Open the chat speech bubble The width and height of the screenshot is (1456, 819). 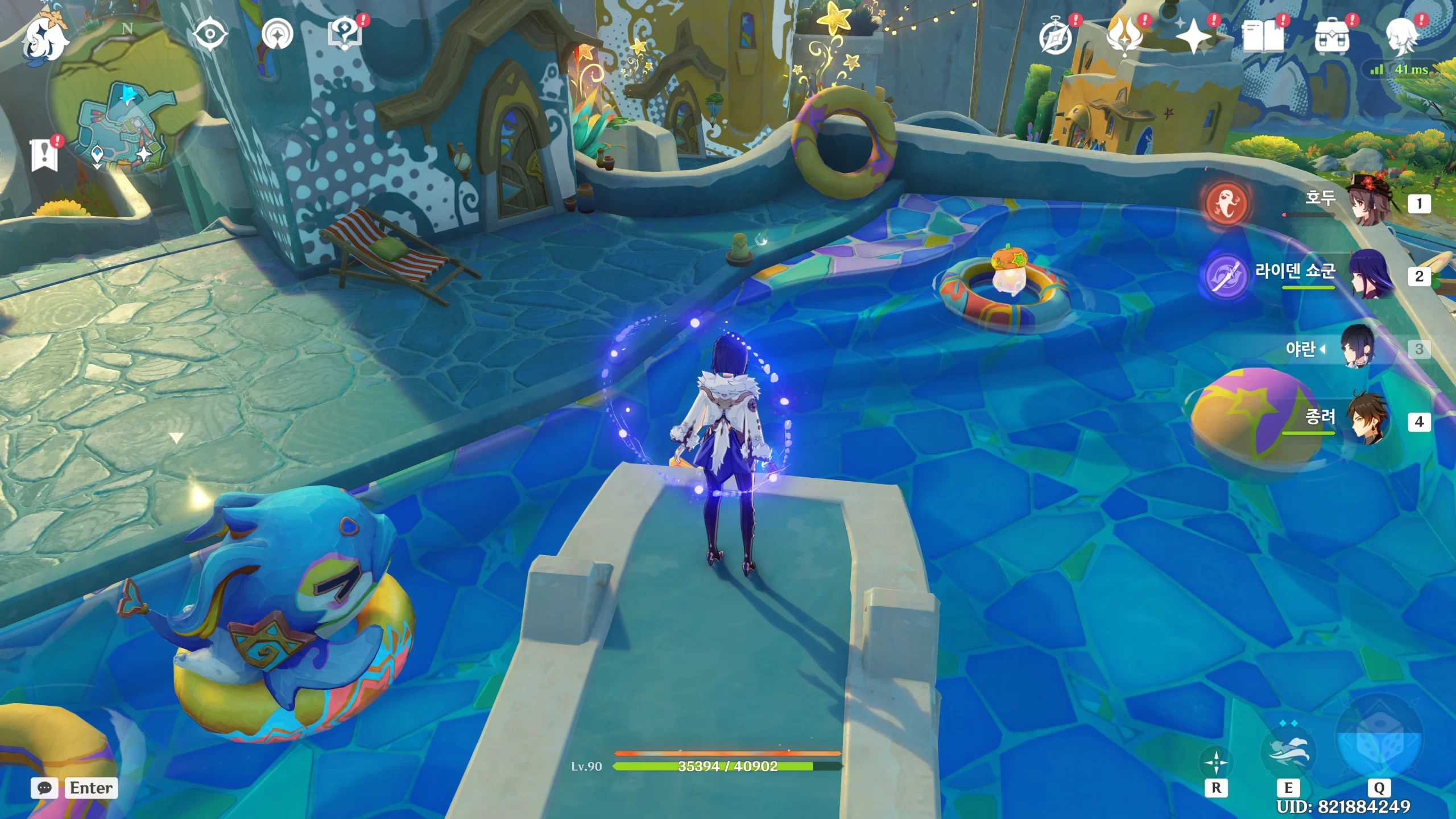tap(44, 788)
